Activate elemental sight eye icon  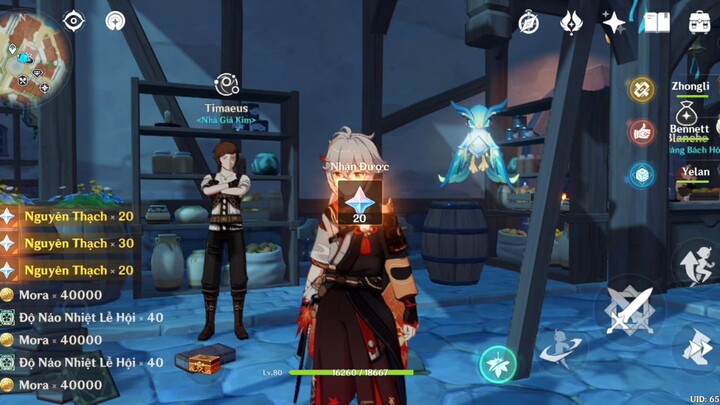click(x=74, y=21)
